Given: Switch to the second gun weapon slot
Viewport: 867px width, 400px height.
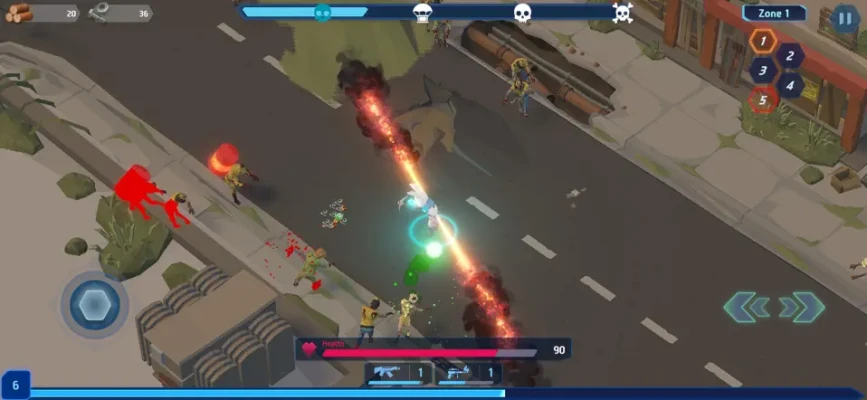Looking at the screenshot, I should (472, 373).
